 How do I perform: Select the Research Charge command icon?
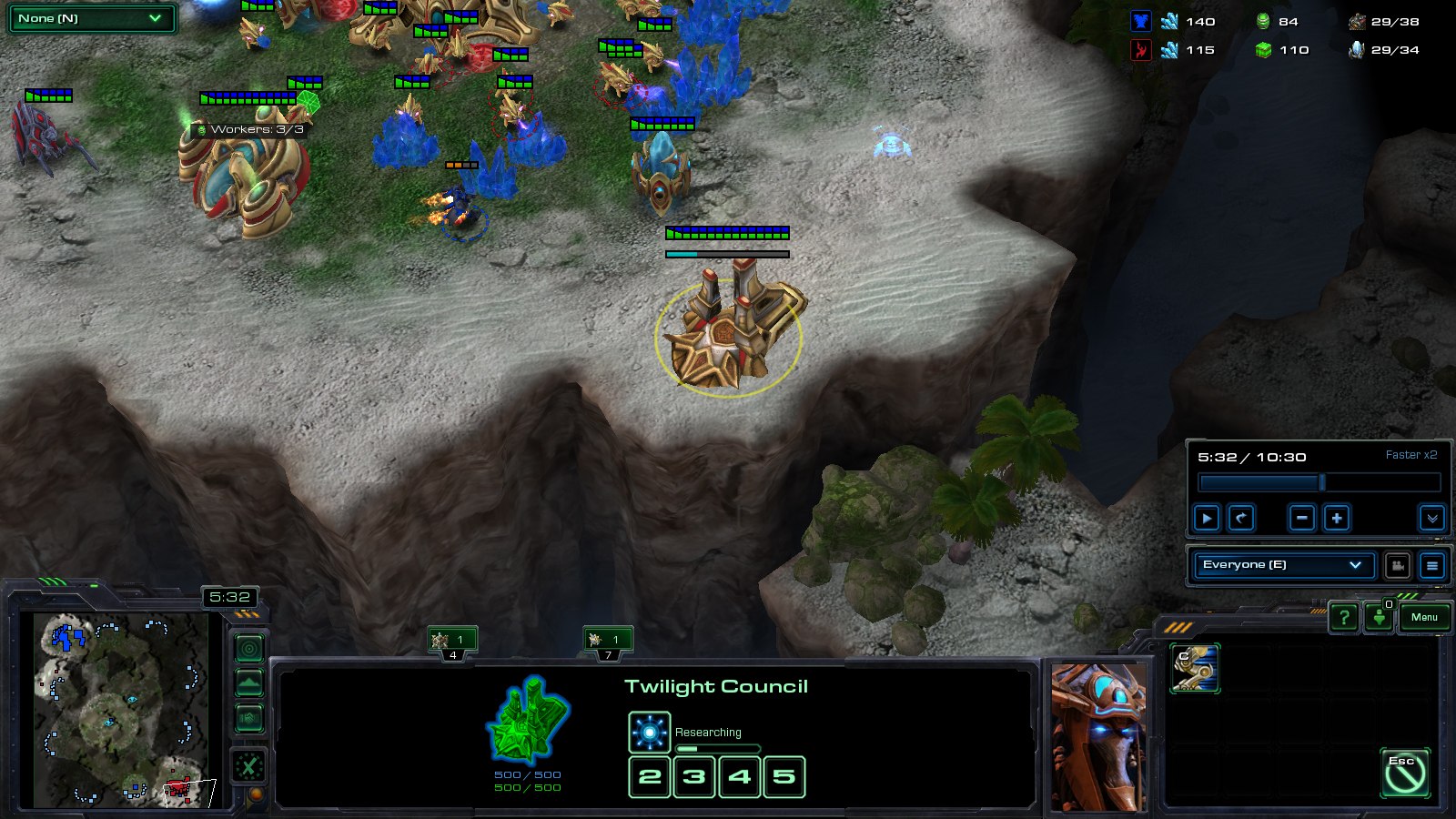[x=1194, y=669]
